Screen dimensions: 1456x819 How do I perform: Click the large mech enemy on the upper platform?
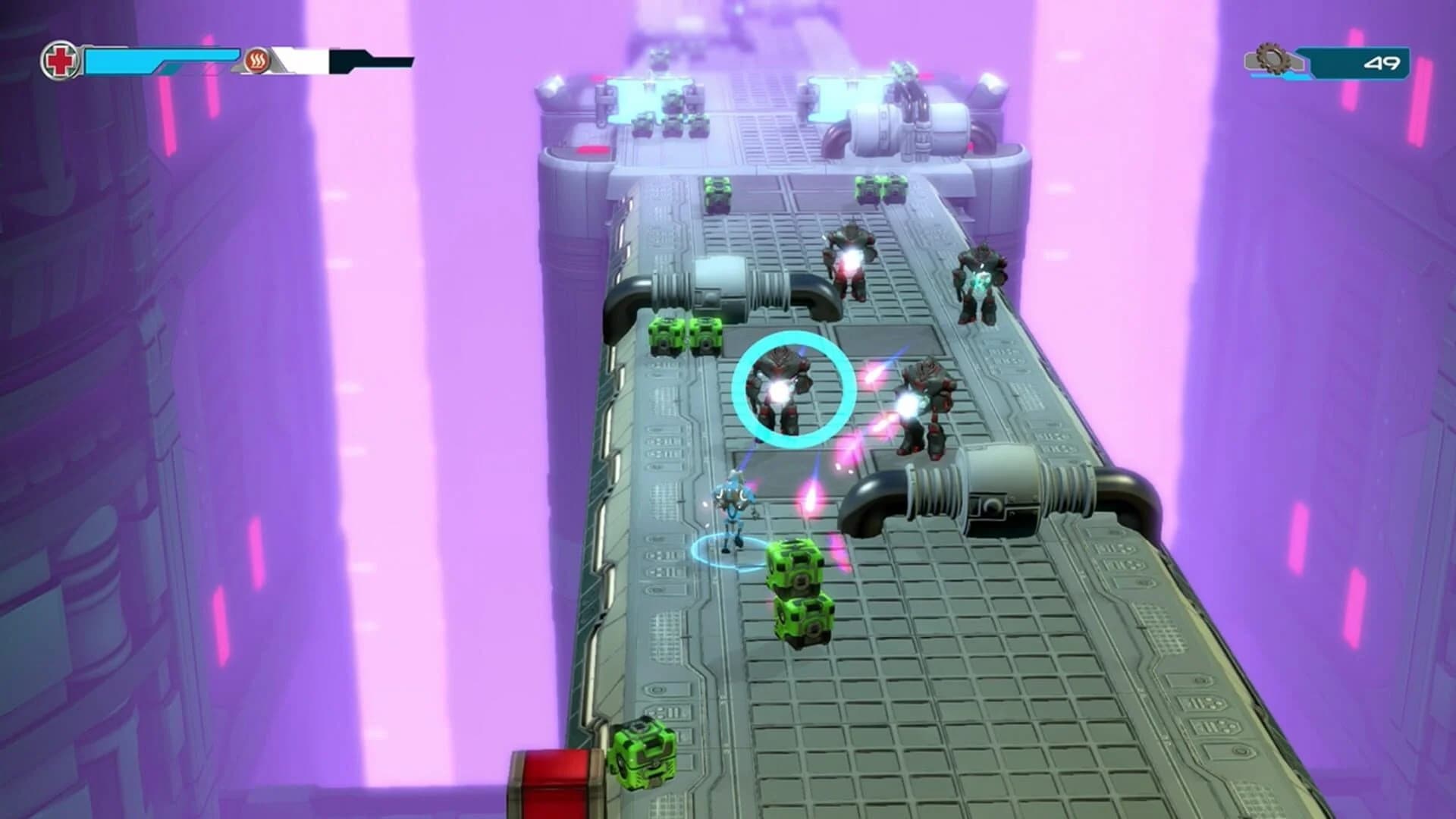[x=849, y=258]
